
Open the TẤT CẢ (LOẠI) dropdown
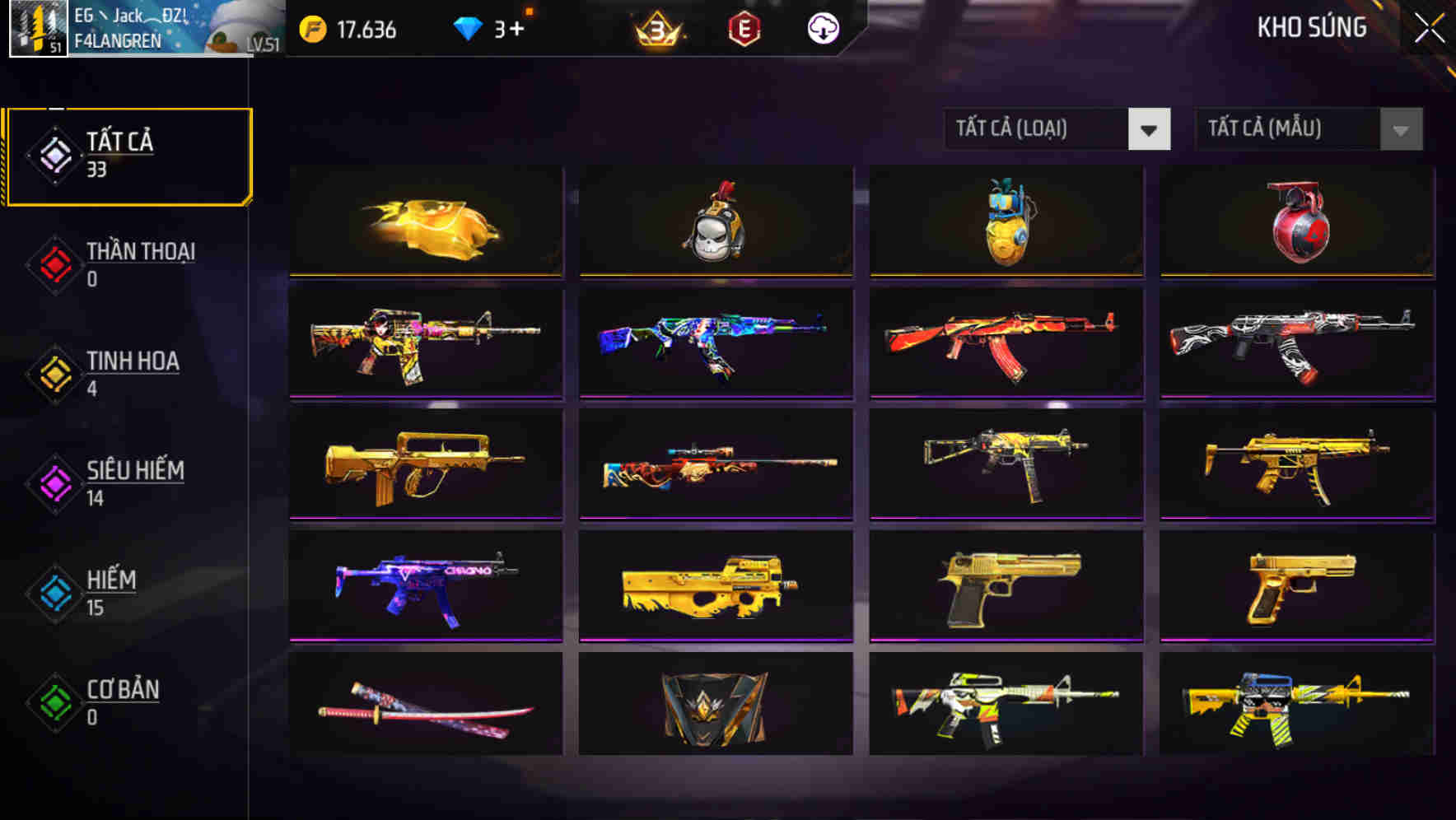pos(1035,129)
